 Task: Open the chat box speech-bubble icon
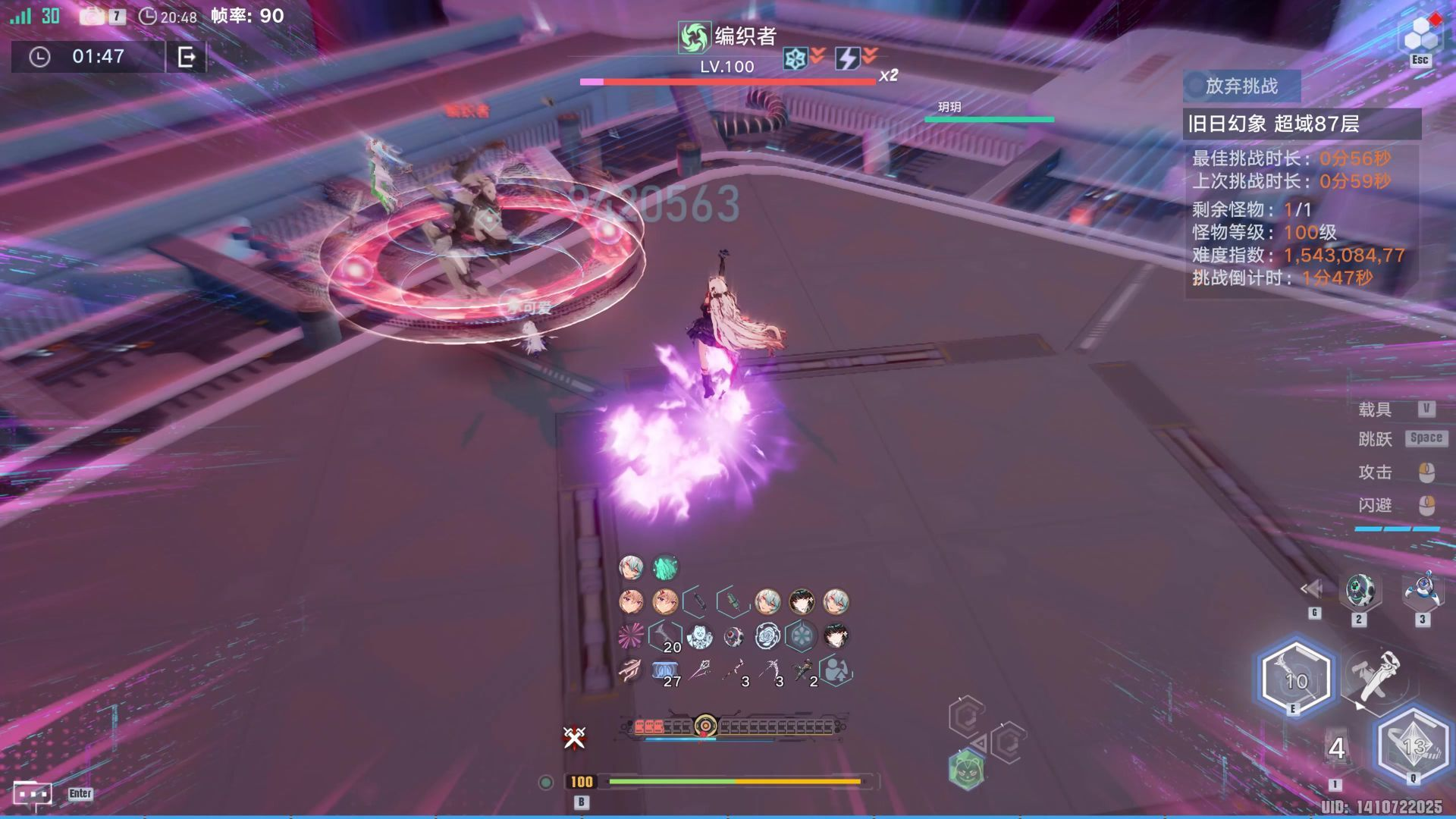(33, 794)
